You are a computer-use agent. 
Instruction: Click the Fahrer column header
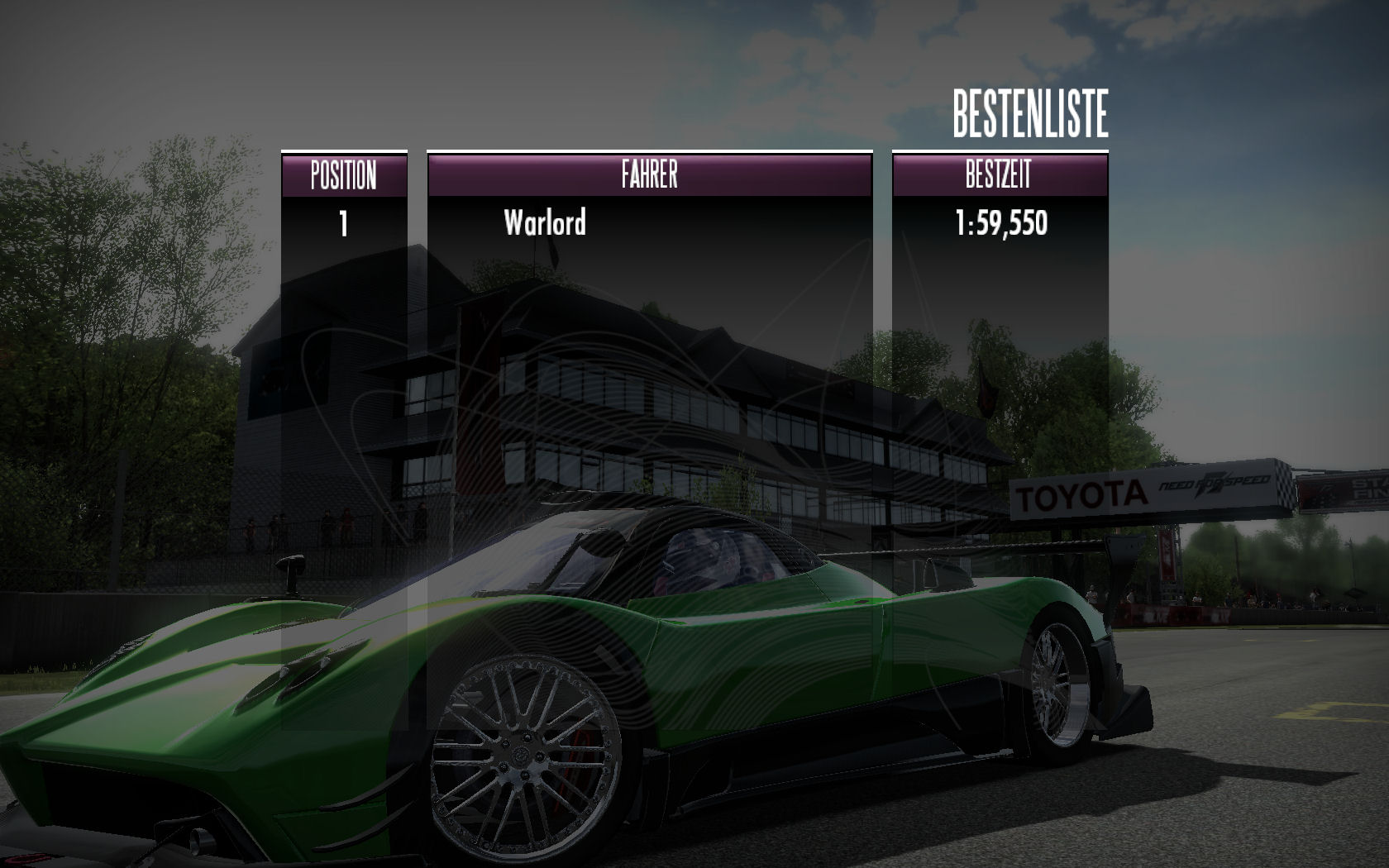[x=649, y=175]
